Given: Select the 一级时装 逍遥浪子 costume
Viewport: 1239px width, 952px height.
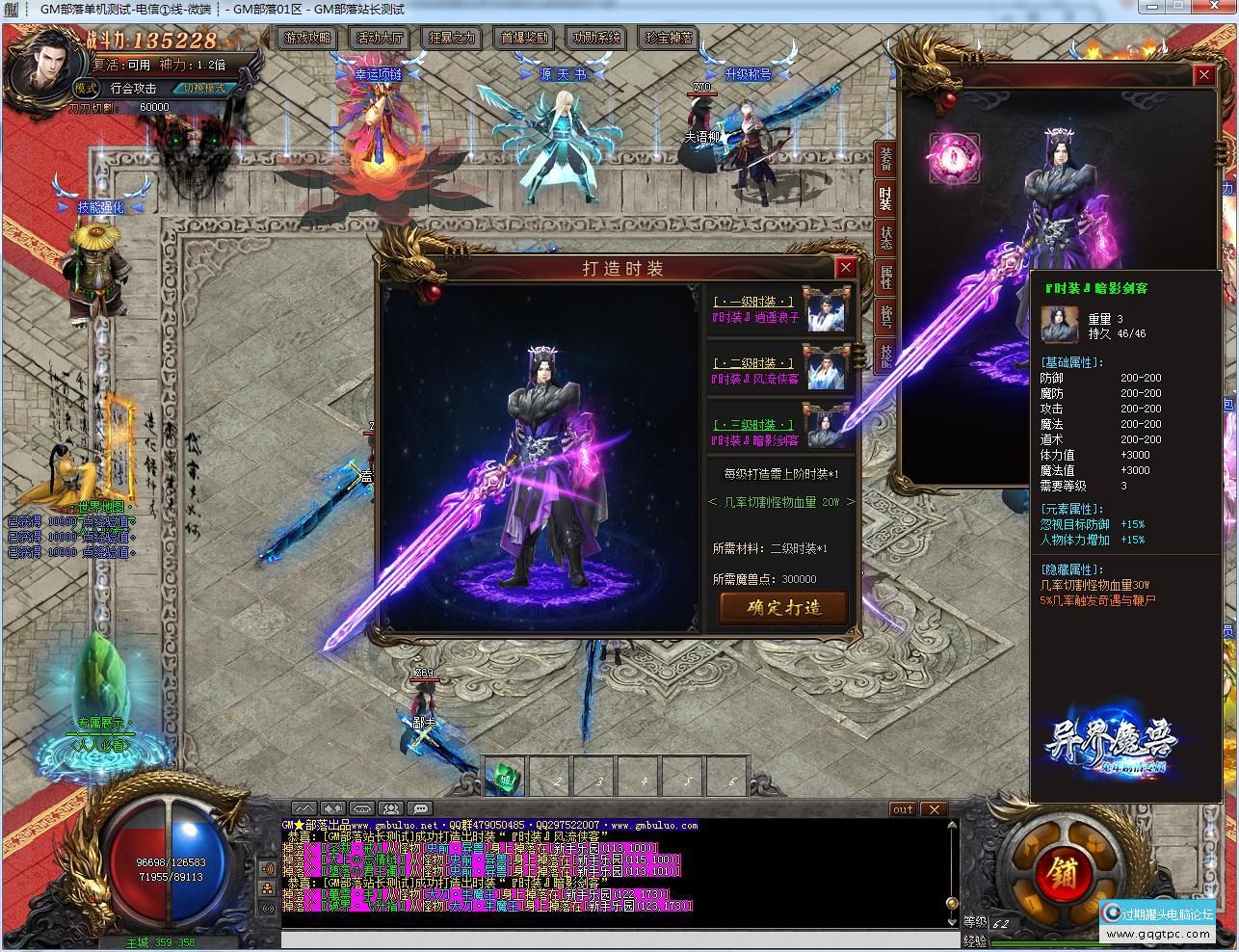Looking at the screenshot, I should pos(781,309).
